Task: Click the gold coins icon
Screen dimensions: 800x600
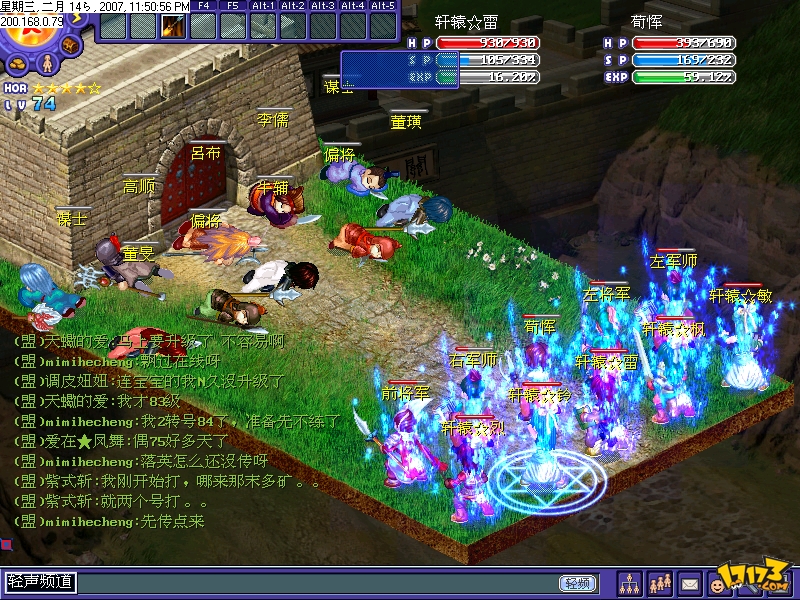Action: pos(17,66)
